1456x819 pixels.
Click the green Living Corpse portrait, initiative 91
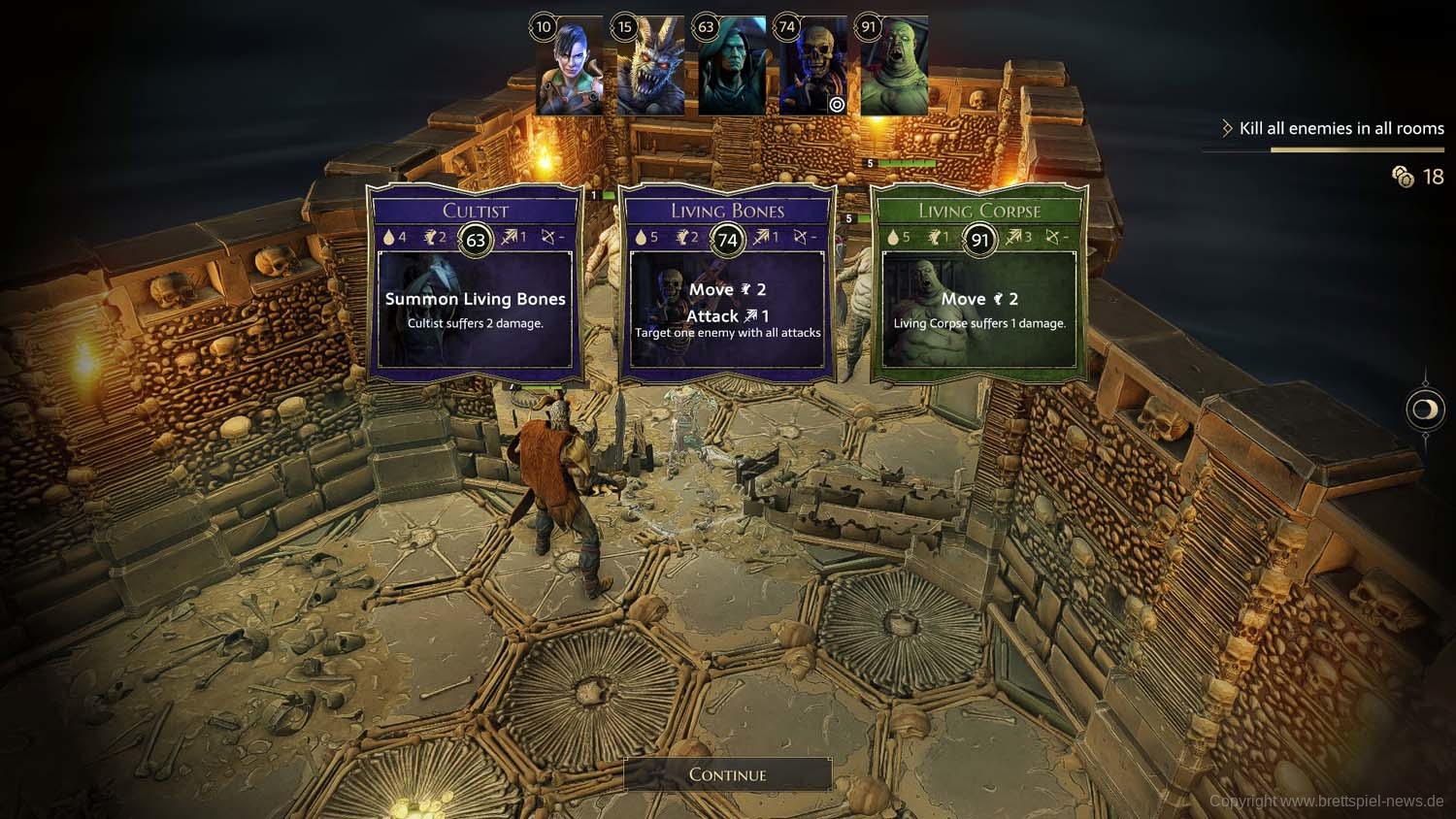[894, 66]
